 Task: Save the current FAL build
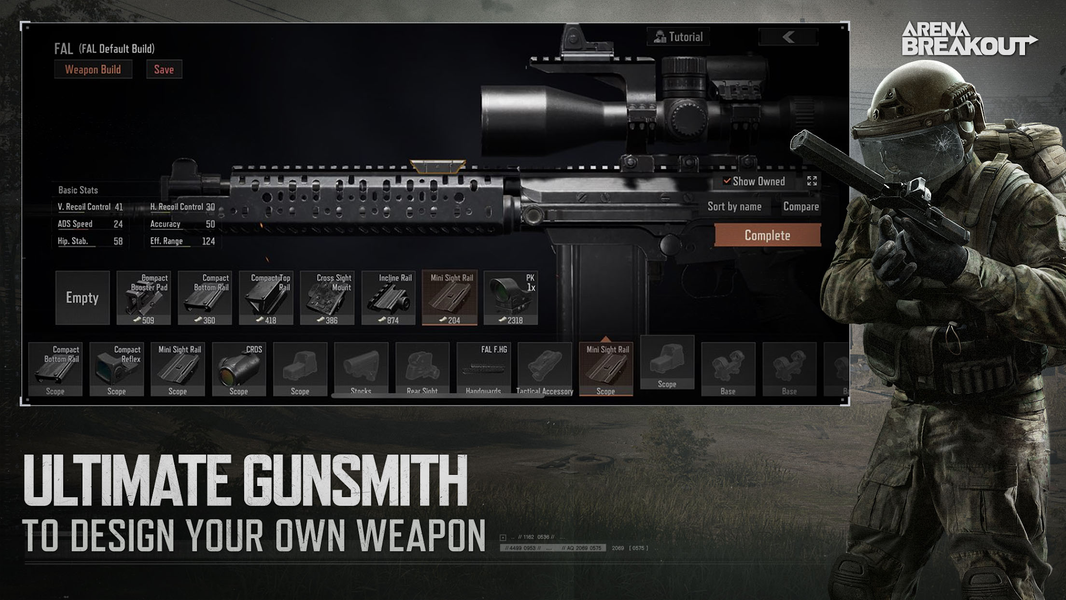pos(164,70)
